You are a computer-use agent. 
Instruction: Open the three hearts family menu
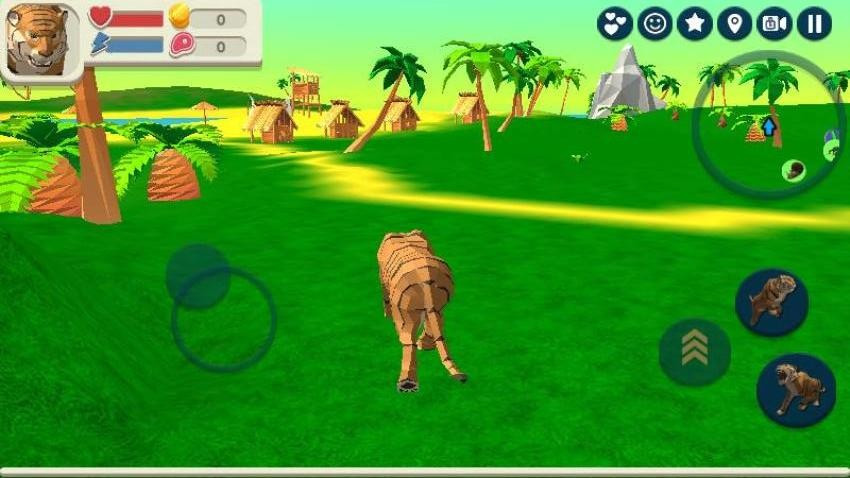[x=614, y=23]
